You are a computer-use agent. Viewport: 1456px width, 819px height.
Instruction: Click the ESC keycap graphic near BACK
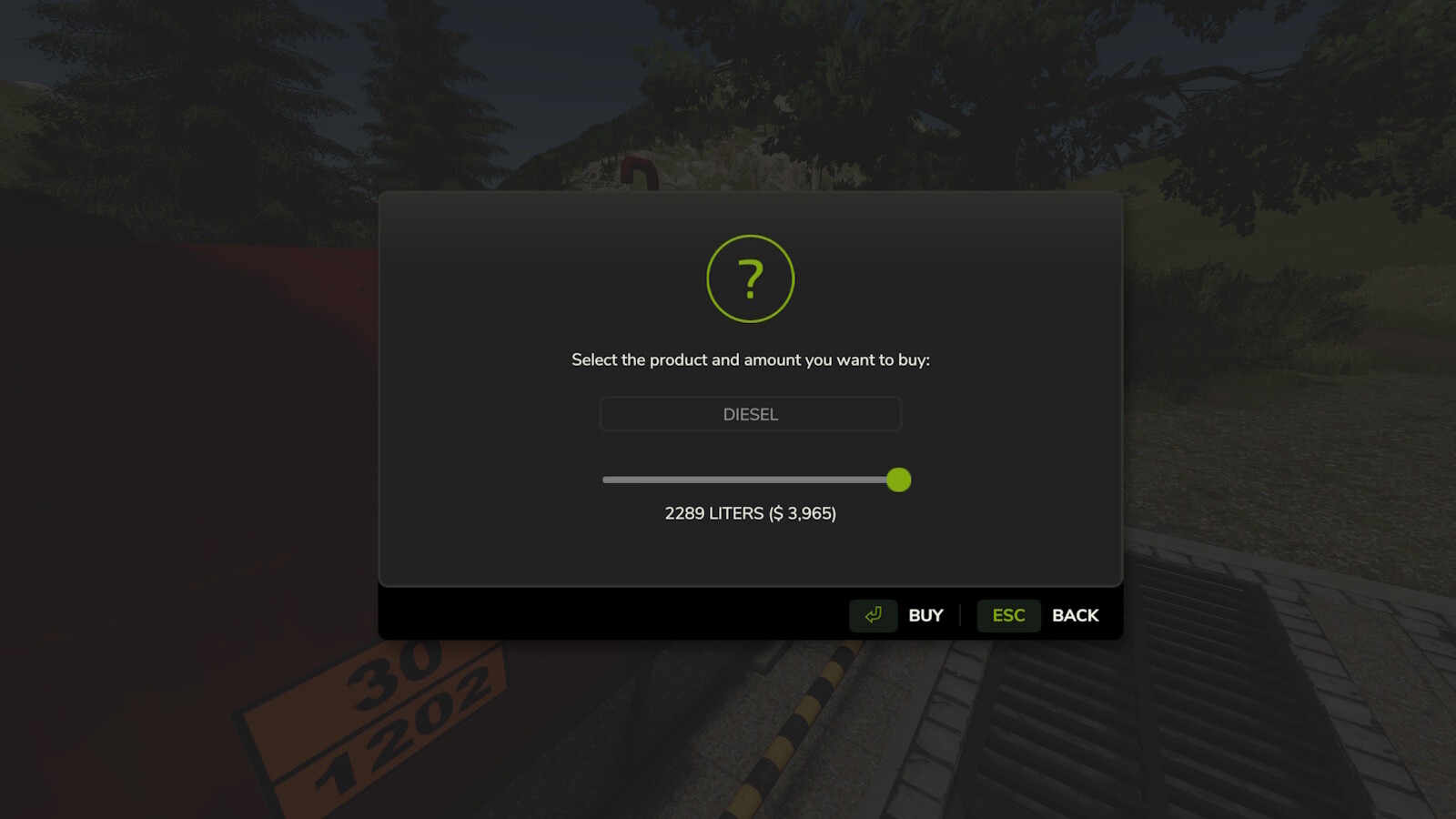pos(1007,615)
